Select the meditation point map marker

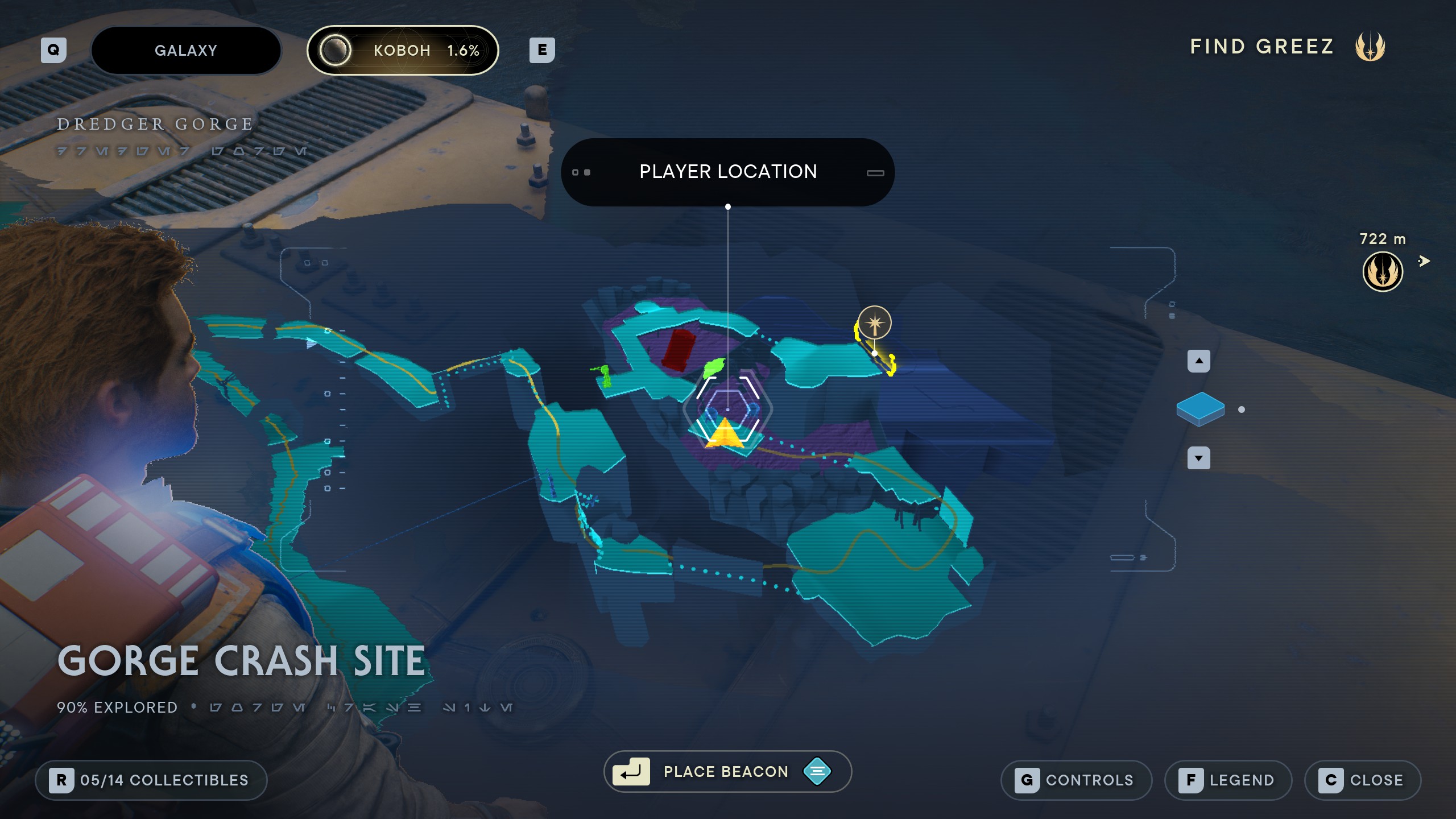pyautogui.click(x=875, y=323)
